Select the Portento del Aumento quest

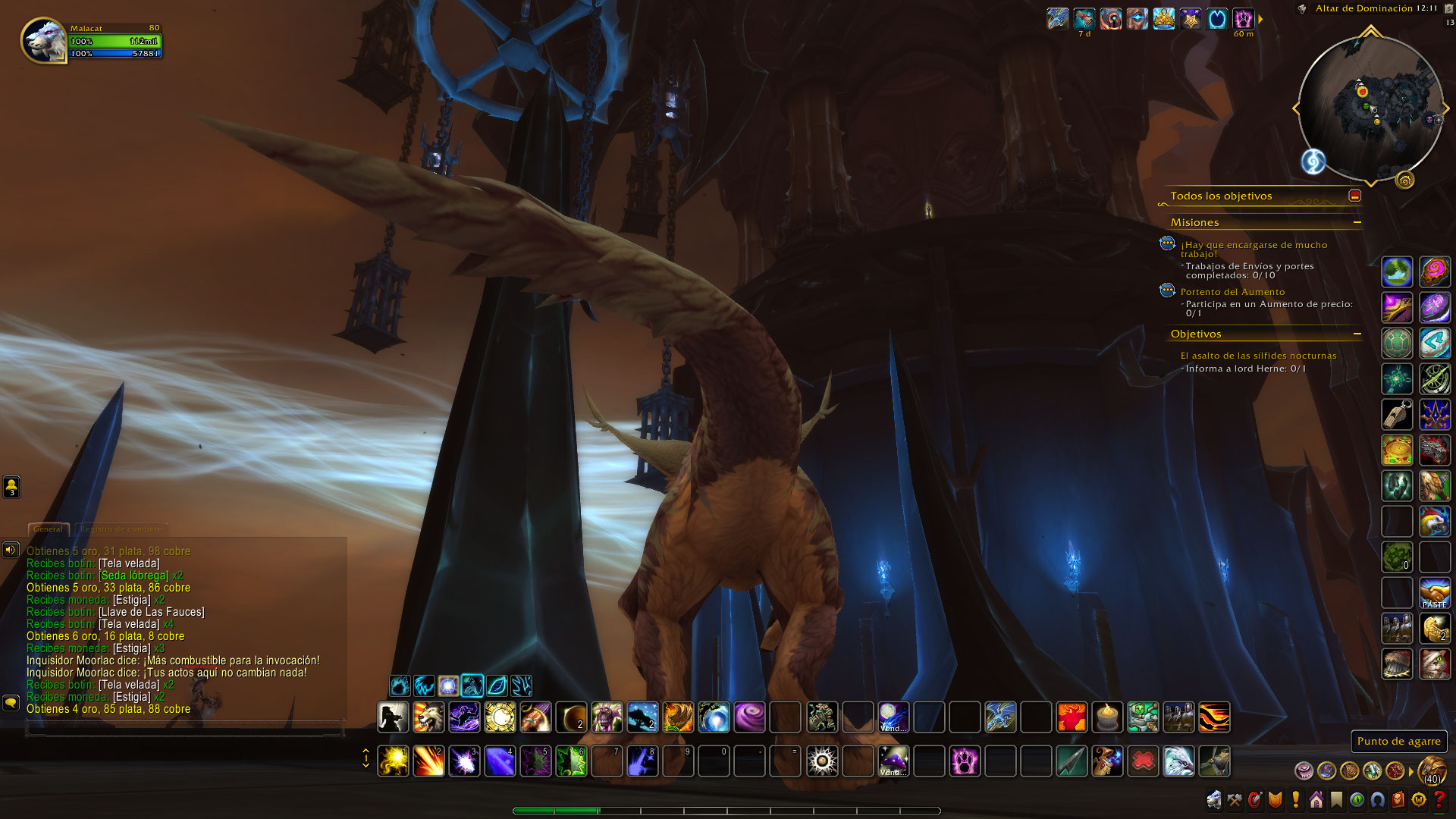coord(1232,292)
